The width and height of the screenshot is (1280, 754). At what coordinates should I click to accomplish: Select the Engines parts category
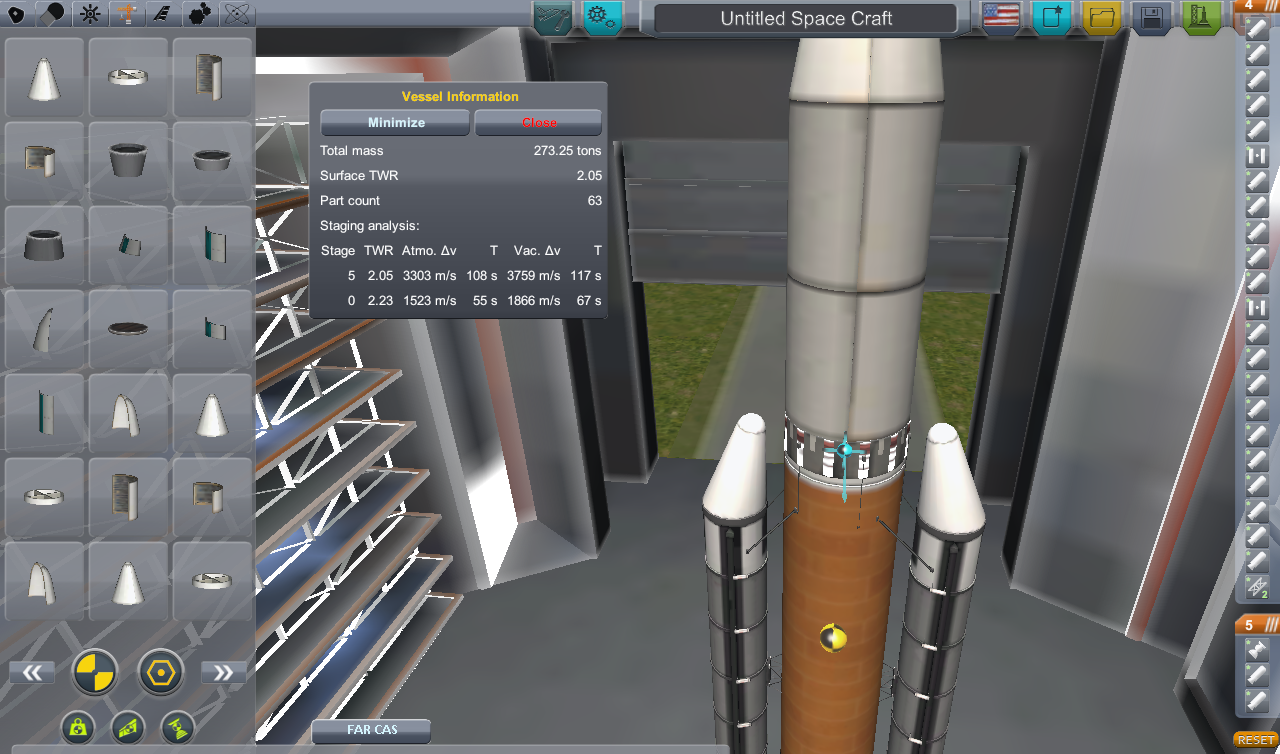tap(89, 14)
